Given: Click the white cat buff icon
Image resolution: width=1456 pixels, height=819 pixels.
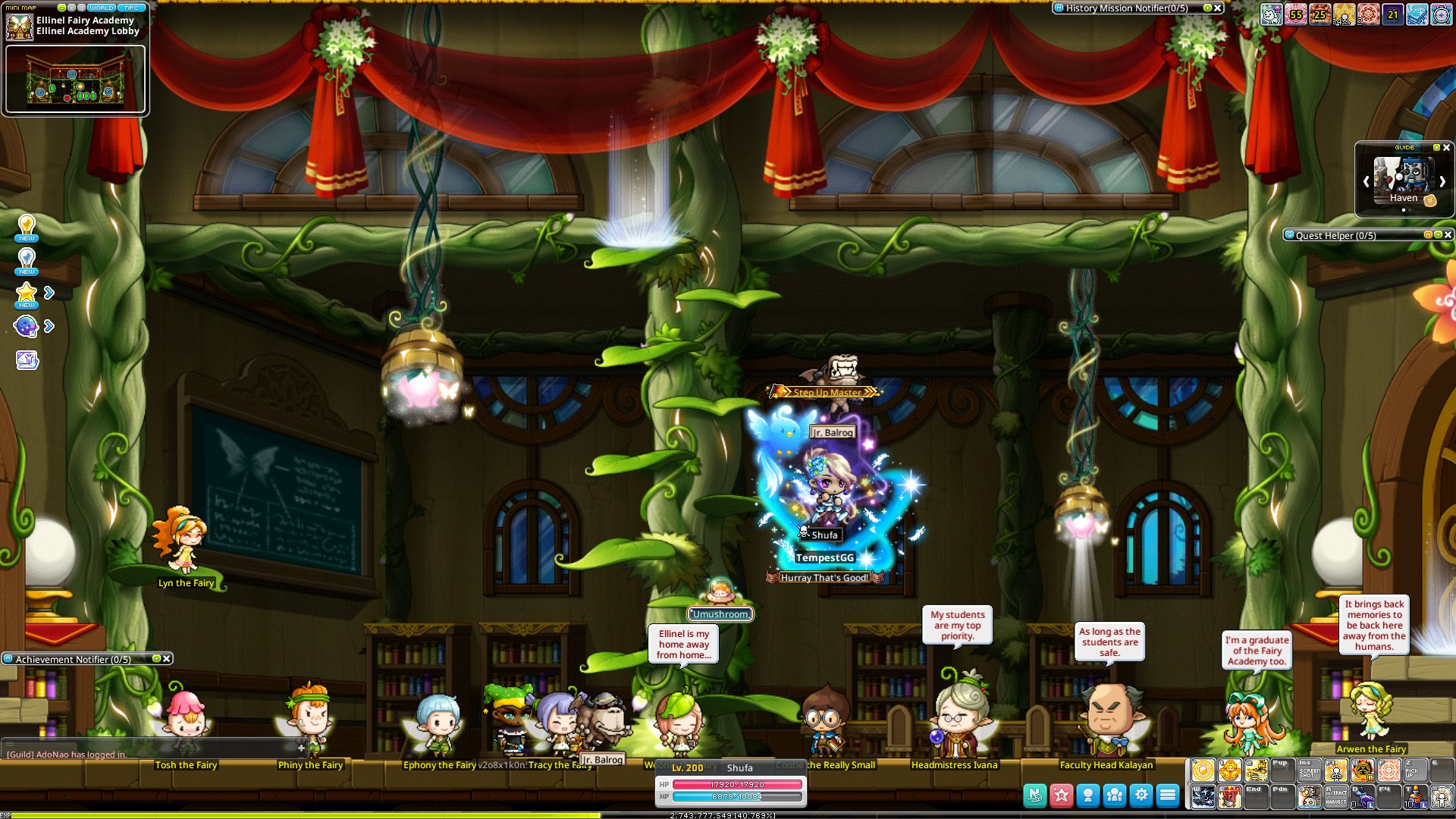Looking at the screenshot, I should coord(1272,14).
